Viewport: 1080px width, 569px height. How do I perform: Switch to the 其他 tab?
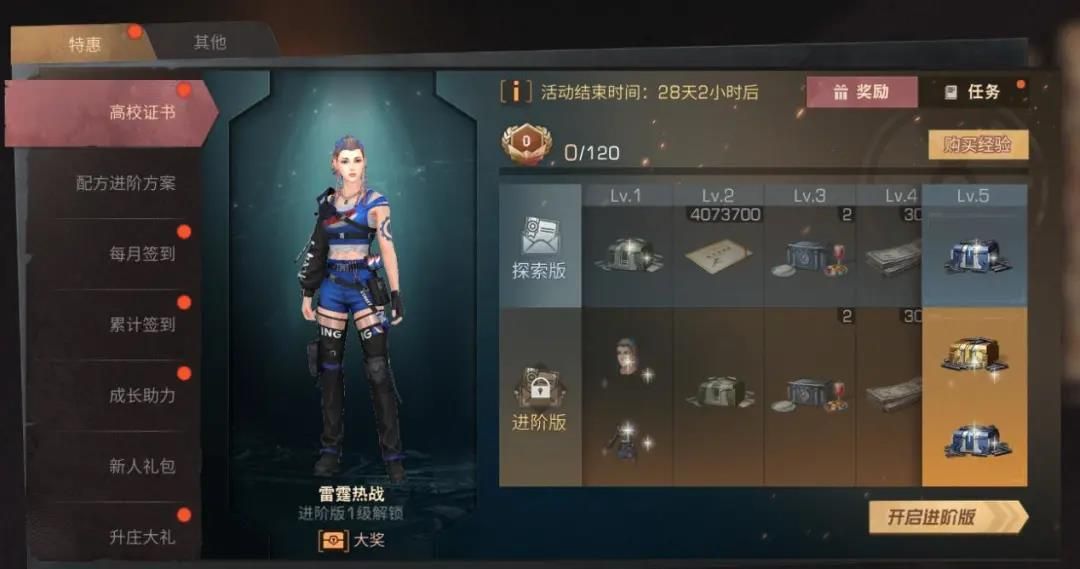[210, 42]
